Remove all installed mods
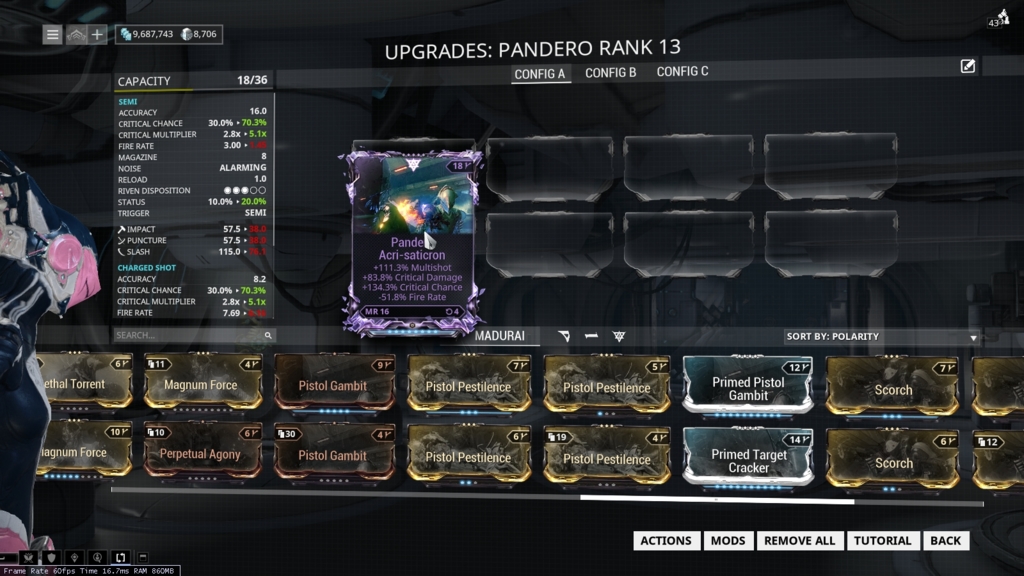 (799, 541)
